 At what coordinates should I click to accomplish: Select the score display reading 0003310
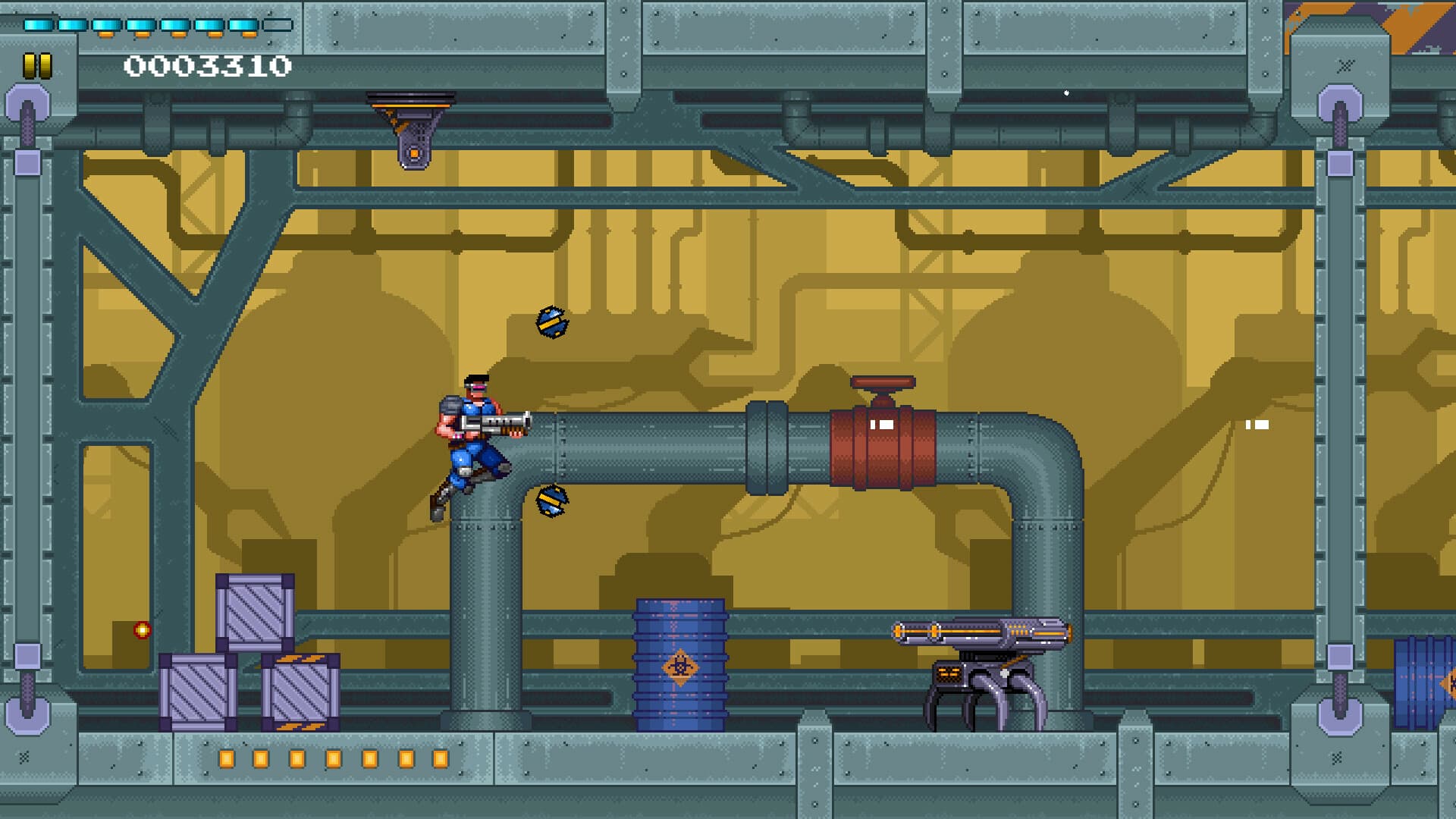click(206, 67)
